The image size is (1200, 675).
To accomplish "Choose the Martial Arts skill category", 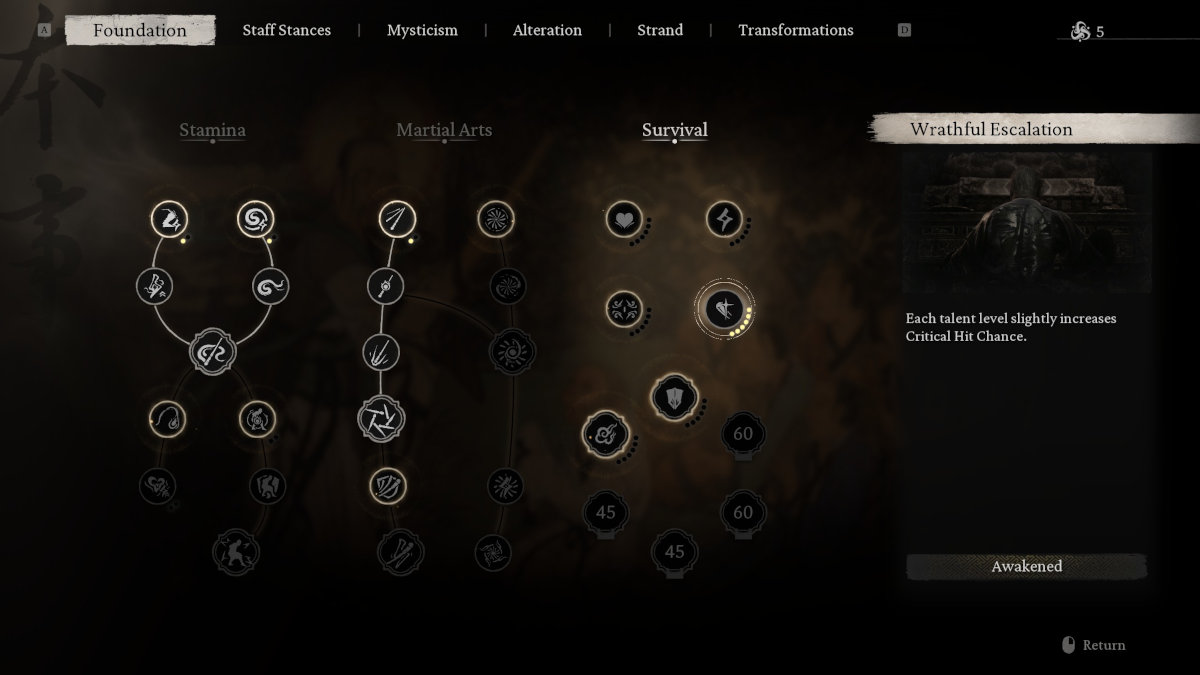I will click(x=444, y=130).
